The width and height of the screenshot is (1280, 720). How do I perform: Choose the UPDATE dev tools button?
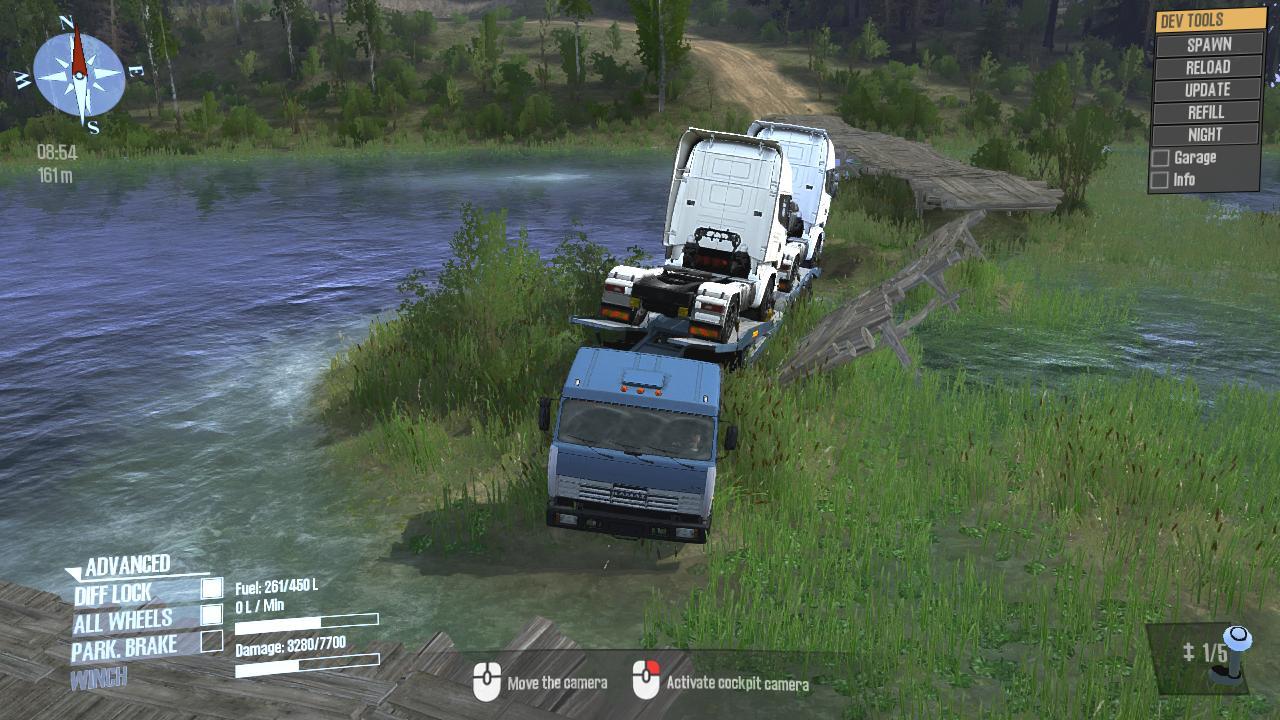[1208, 90]
